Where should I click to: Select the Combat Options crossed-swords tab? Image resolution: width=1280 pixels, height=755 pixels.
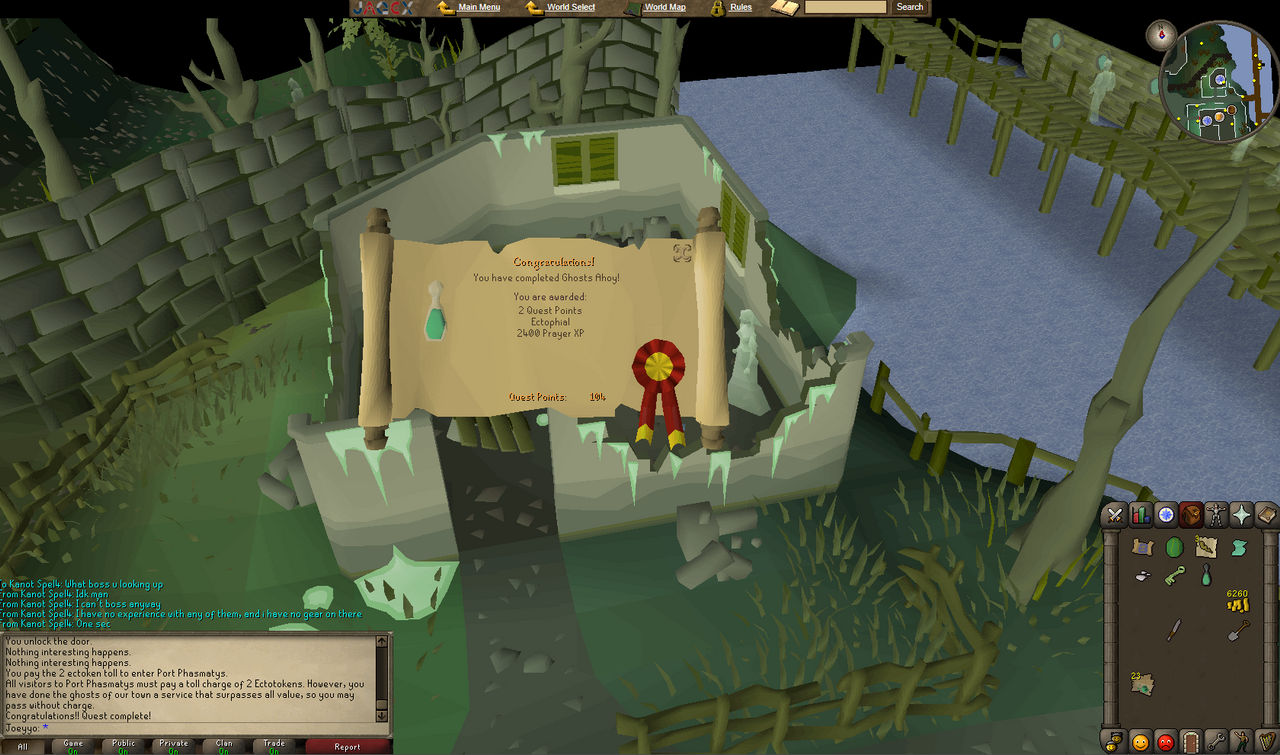point(1114,515)
